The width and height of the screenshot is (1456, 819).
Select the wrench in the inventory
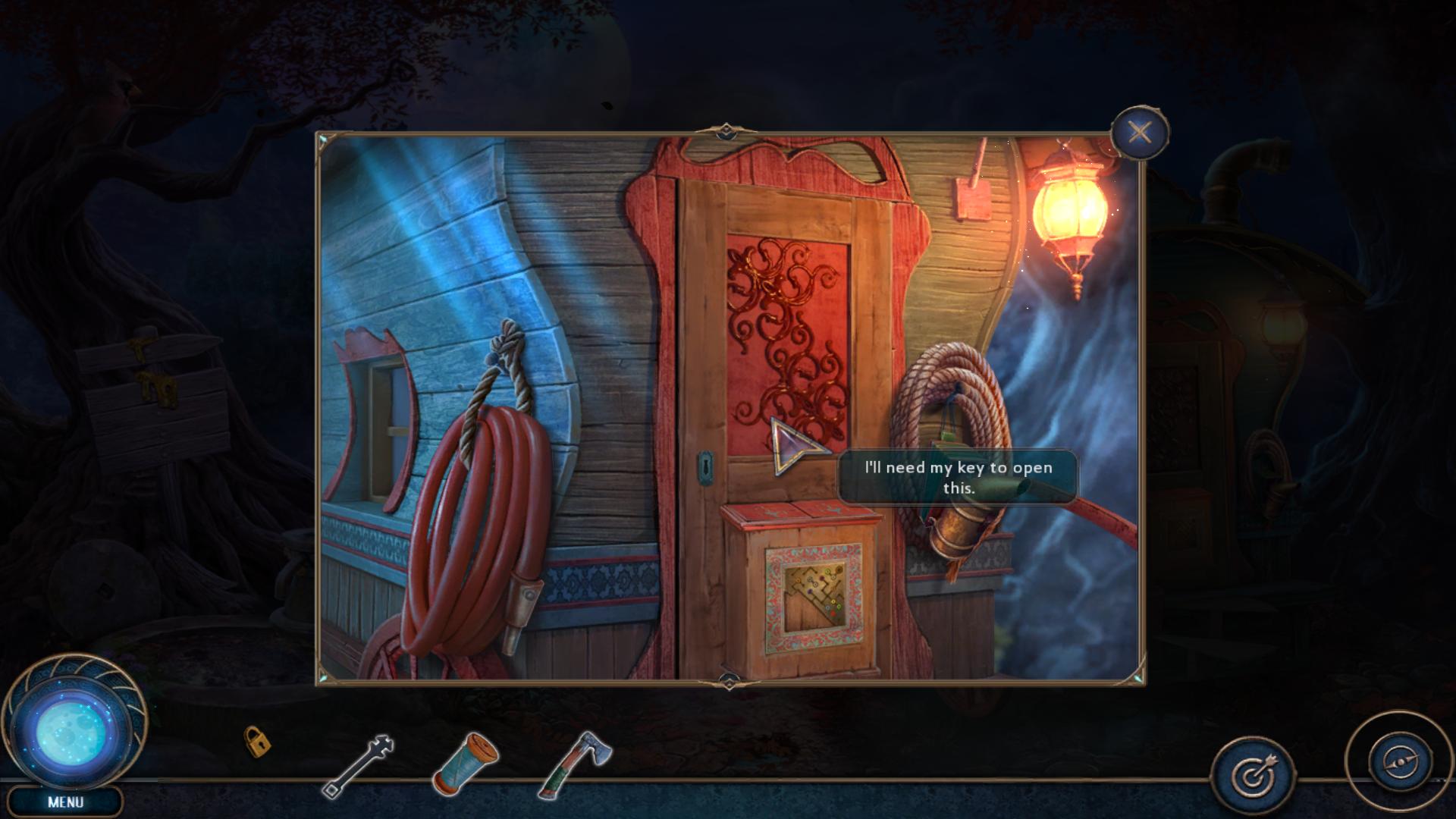pos(359,766)
